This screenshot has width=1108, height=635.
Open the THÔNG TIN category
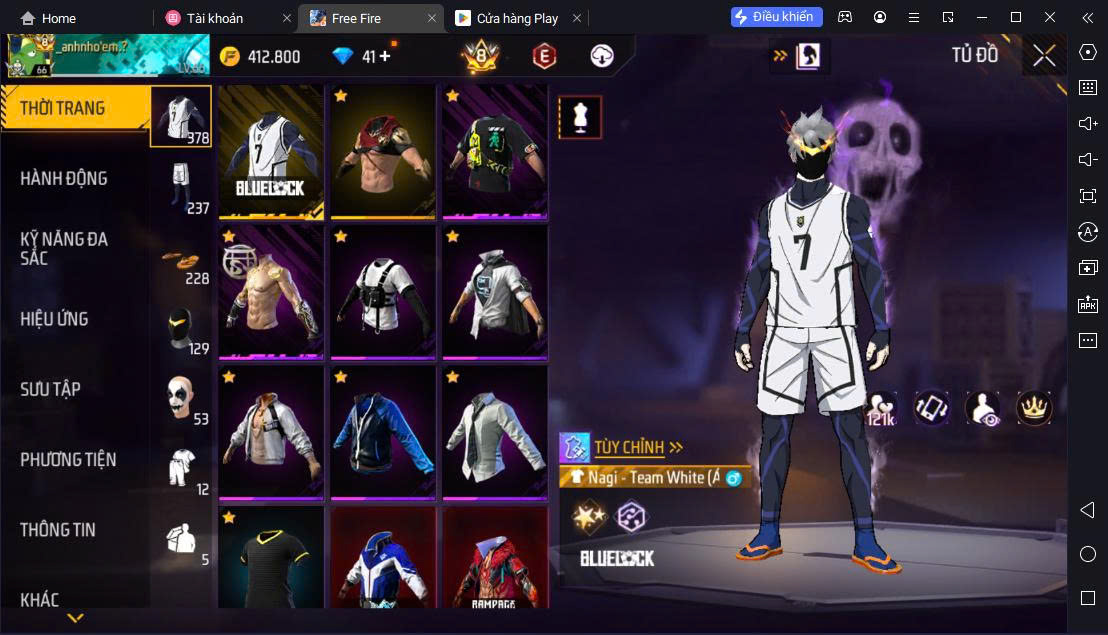58,530
